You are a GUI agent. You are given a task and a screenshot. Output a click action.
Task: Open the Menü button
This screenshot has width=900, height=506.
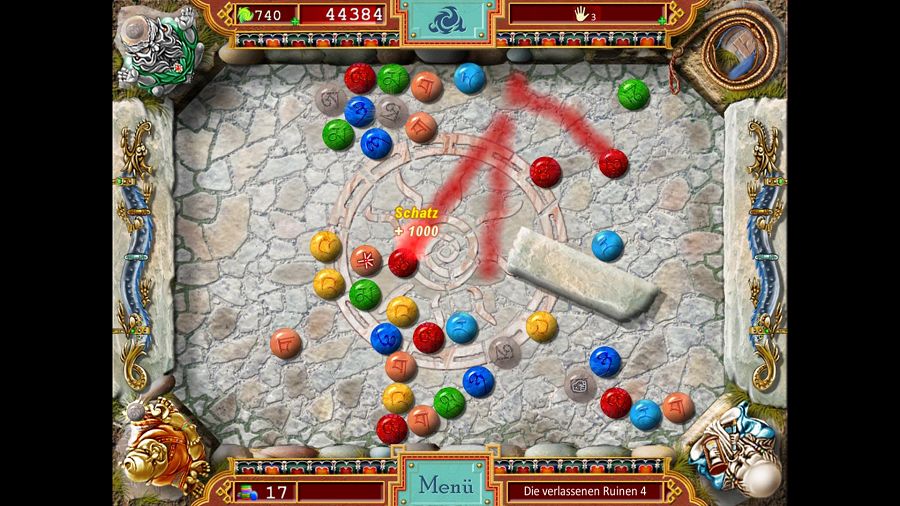click(446, 485)
